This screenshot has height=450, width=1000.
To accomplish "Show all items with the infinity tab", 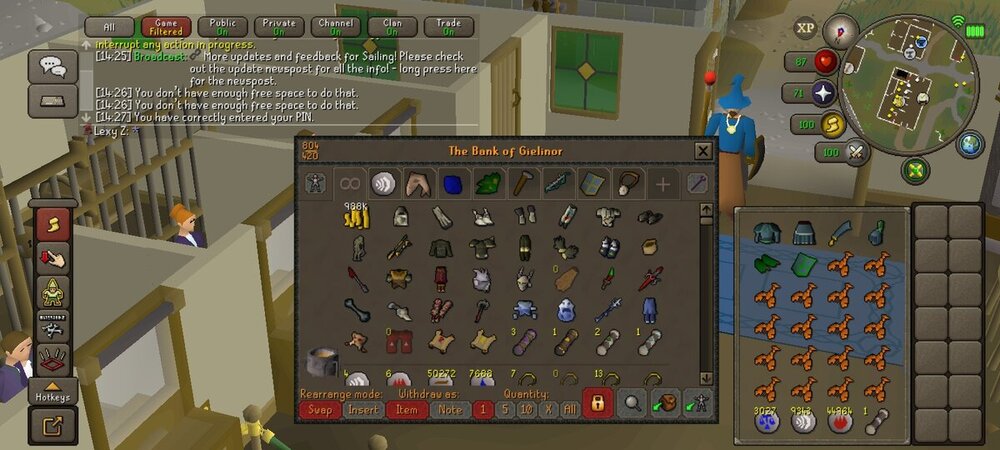I will 349,183.
